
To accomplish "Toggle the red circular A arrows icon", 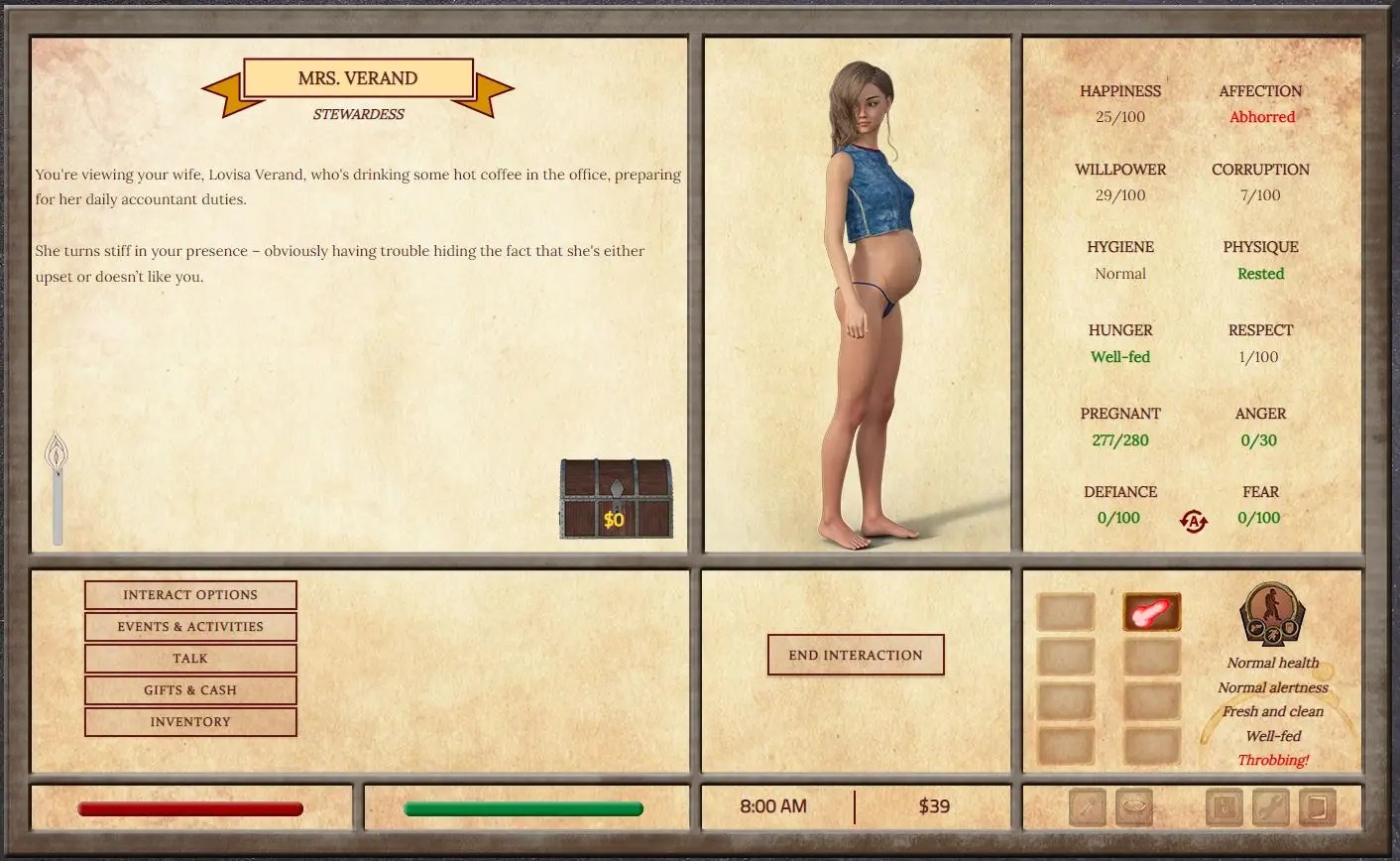I will pos(1194,521).
